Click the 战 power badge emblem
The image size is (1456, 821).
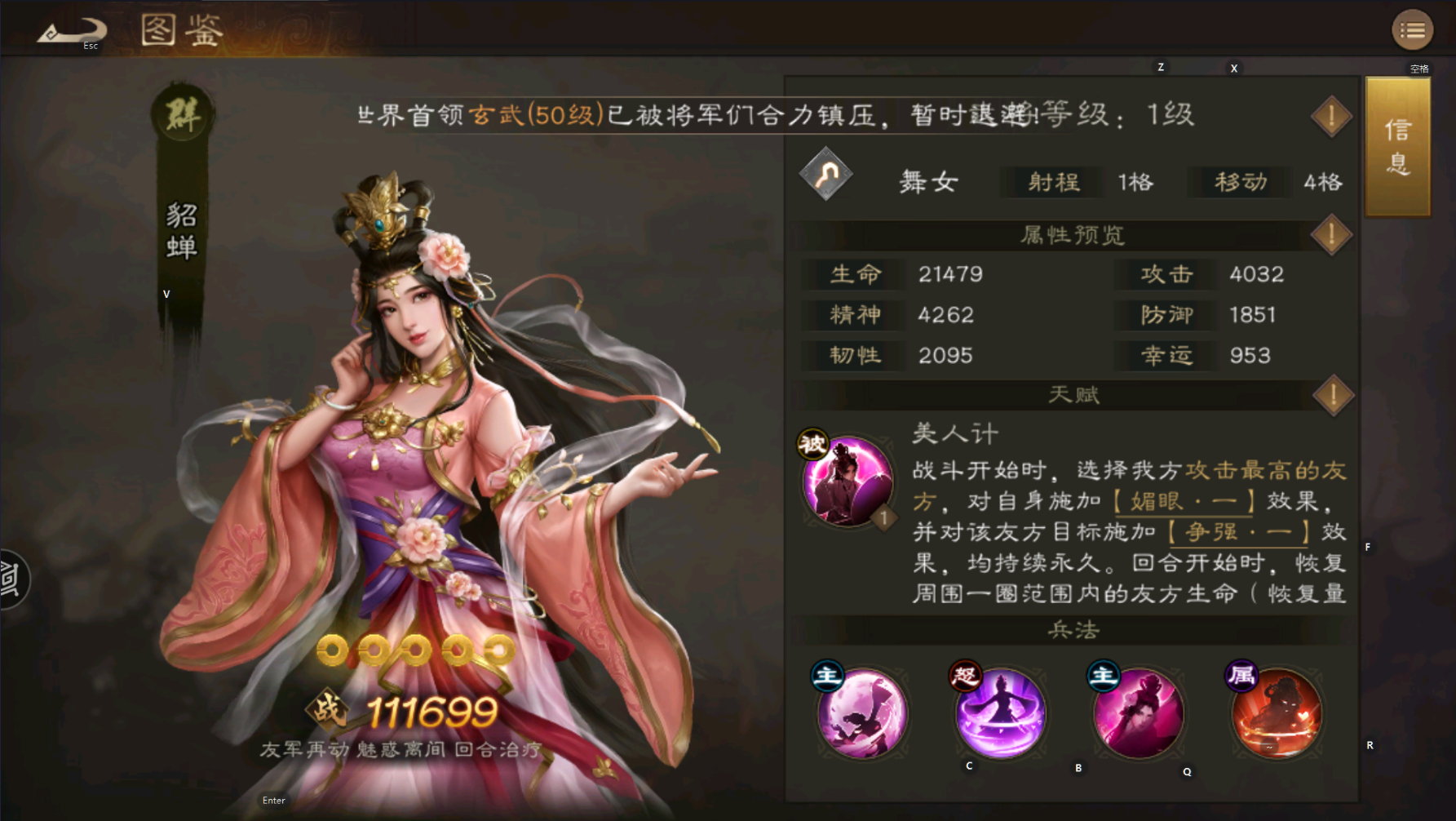pyautogui.click(x=327, y=711)
